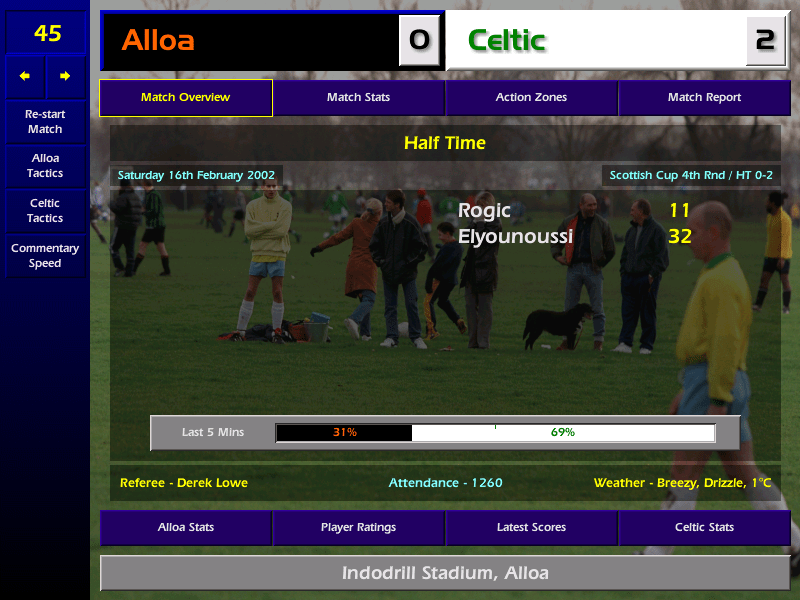Open Player Ratings
Screen dimensions: 800x600
click(358, 527)
